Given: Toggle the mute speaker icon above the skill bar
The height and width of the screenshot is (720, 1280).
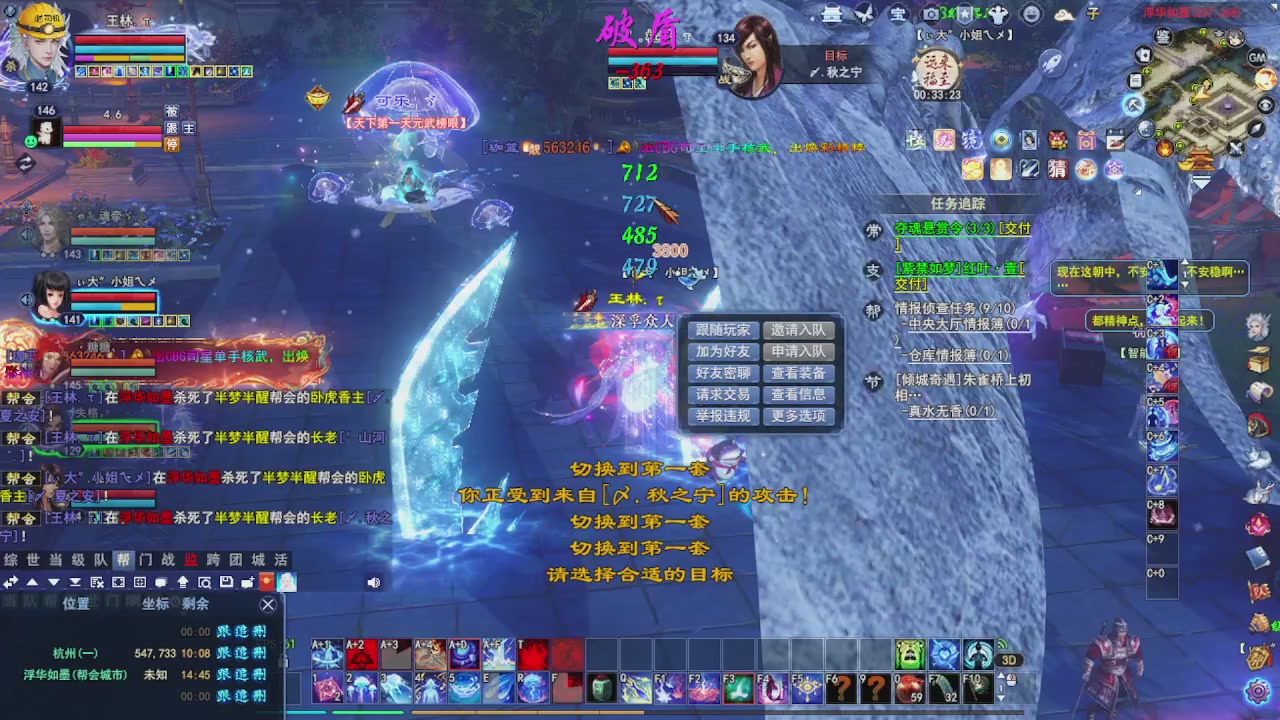Looking at the screenshot, I should point(373,582).
